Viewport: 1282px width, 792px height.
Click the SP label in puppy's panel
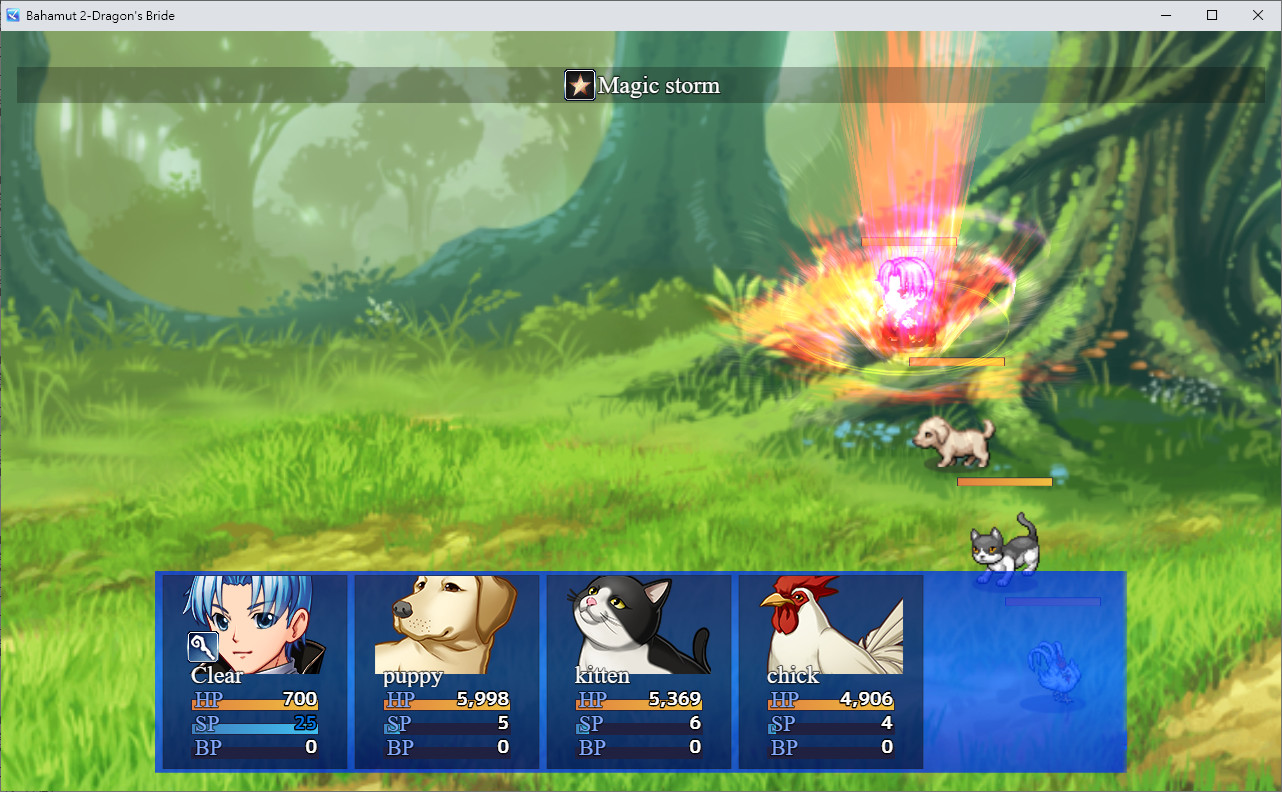(x=398, y=723)
